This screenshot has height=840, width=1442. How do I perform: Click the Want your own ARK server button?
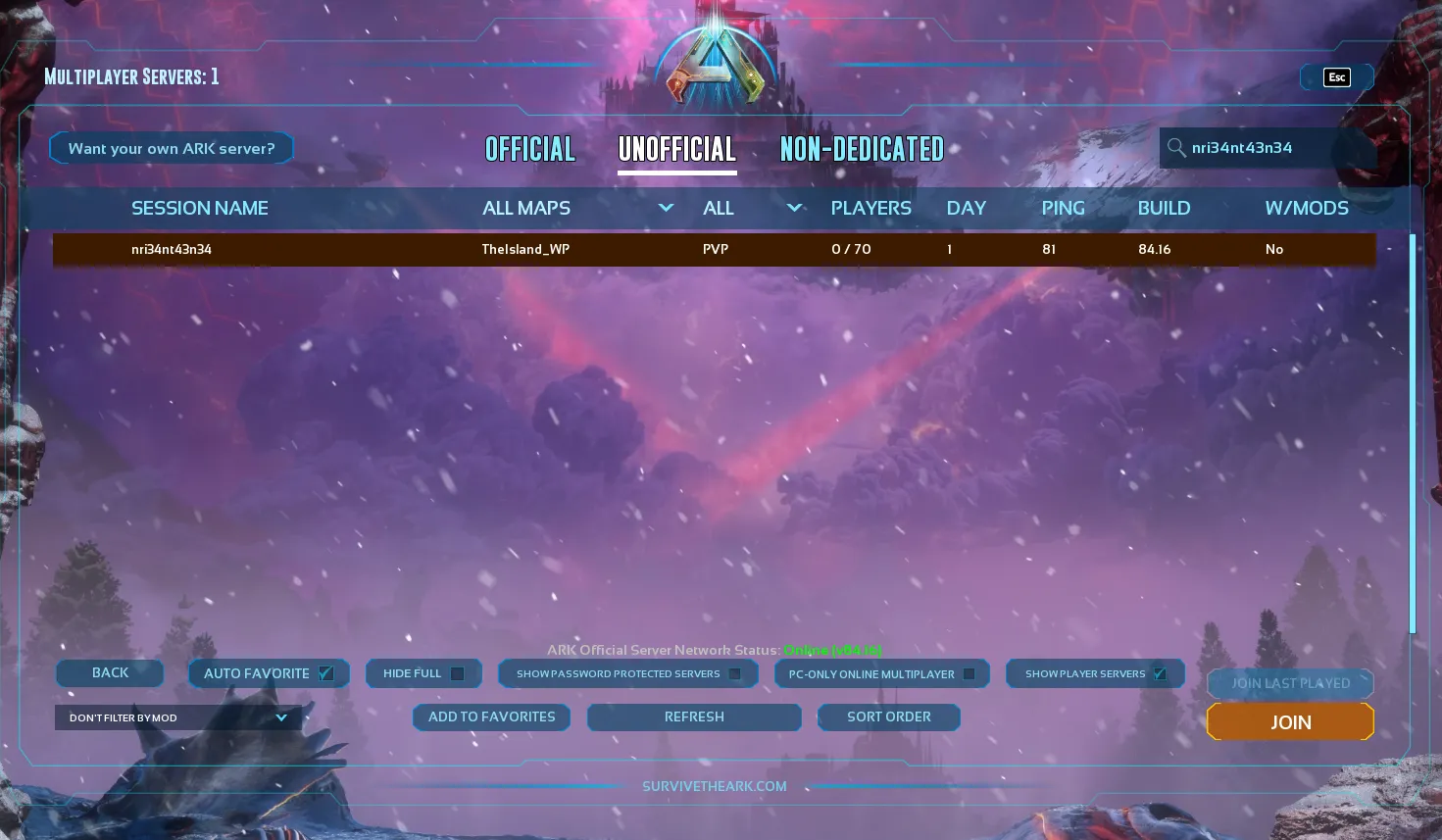(171, 148)
